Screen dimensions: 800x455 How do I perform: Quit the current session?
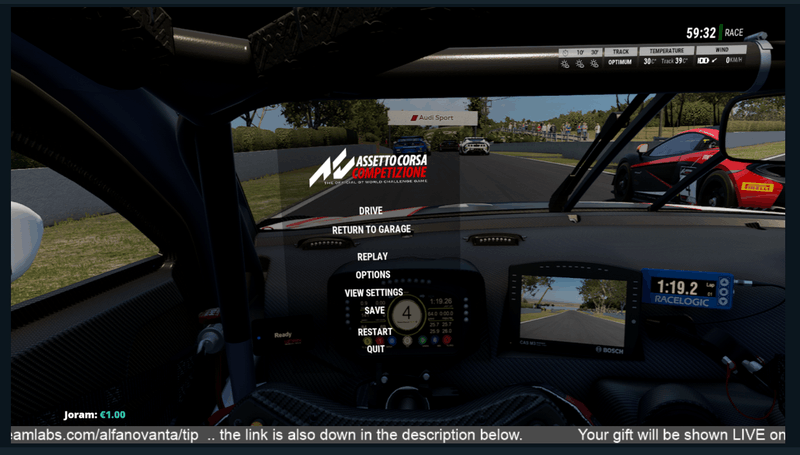(x=375, y=350)
